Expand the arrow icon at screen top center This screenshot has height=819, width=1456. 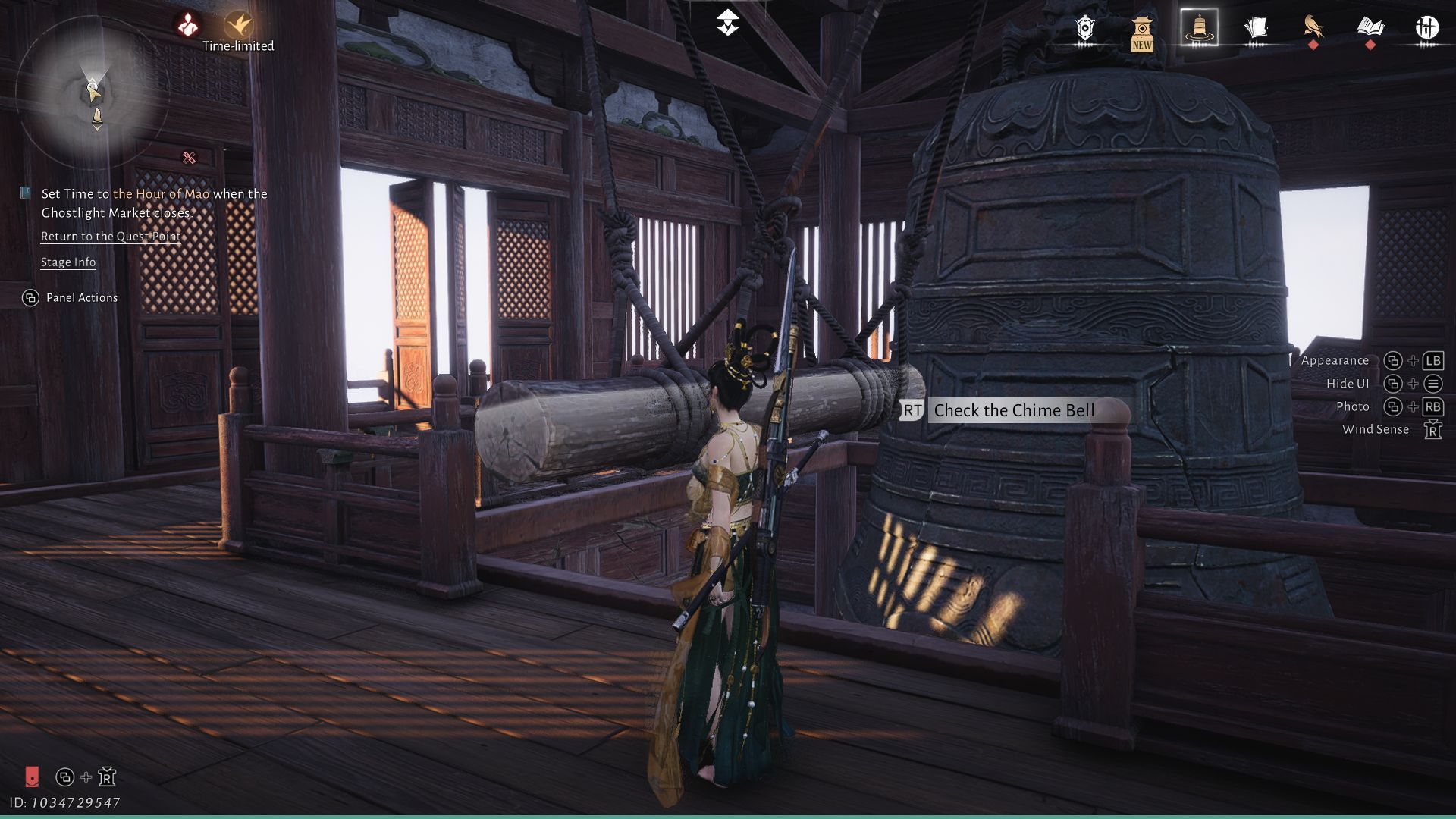coord(728,23)
